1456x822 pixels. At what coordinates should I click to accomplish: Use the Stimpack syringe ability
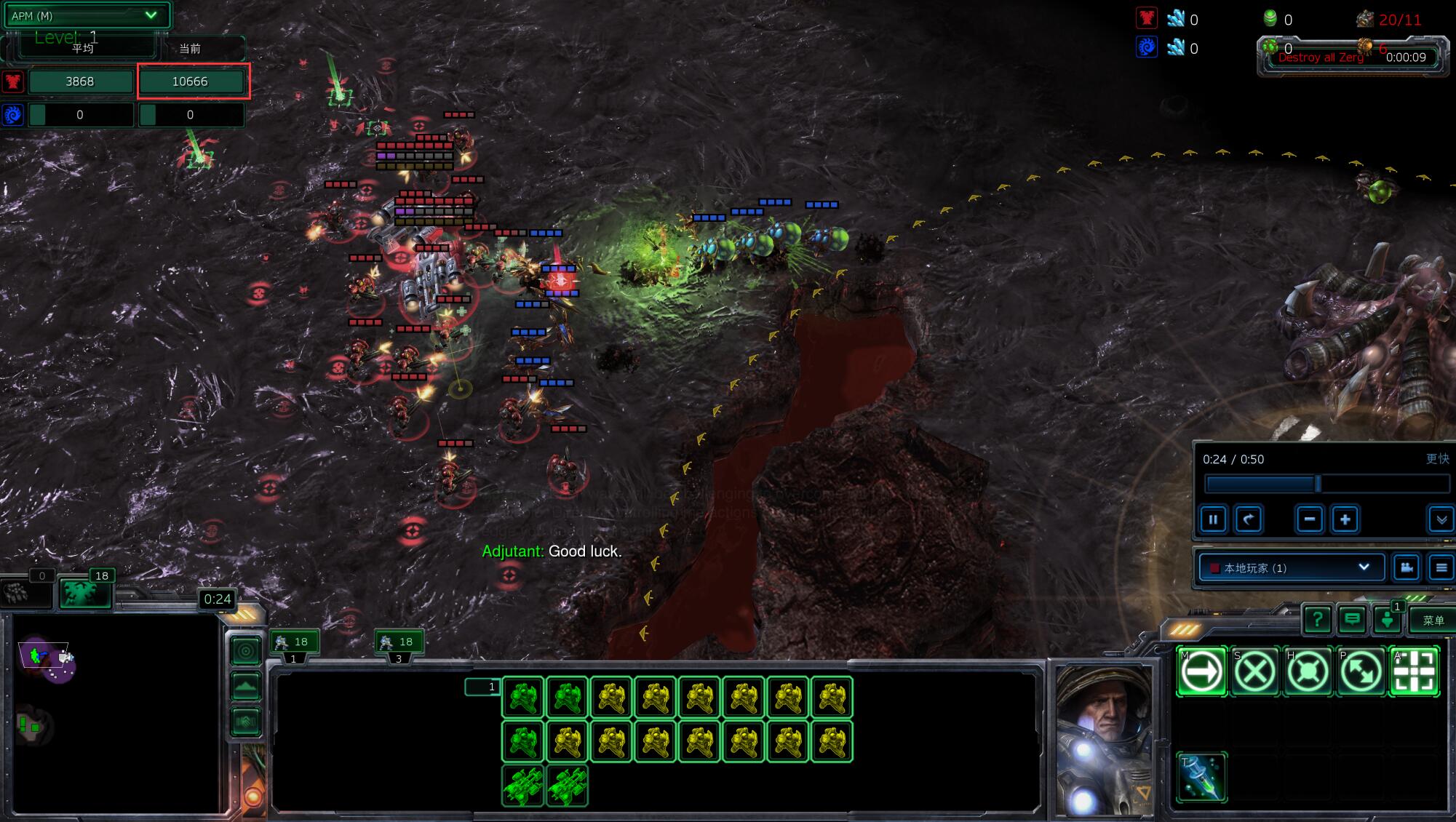click(1201, 777)
